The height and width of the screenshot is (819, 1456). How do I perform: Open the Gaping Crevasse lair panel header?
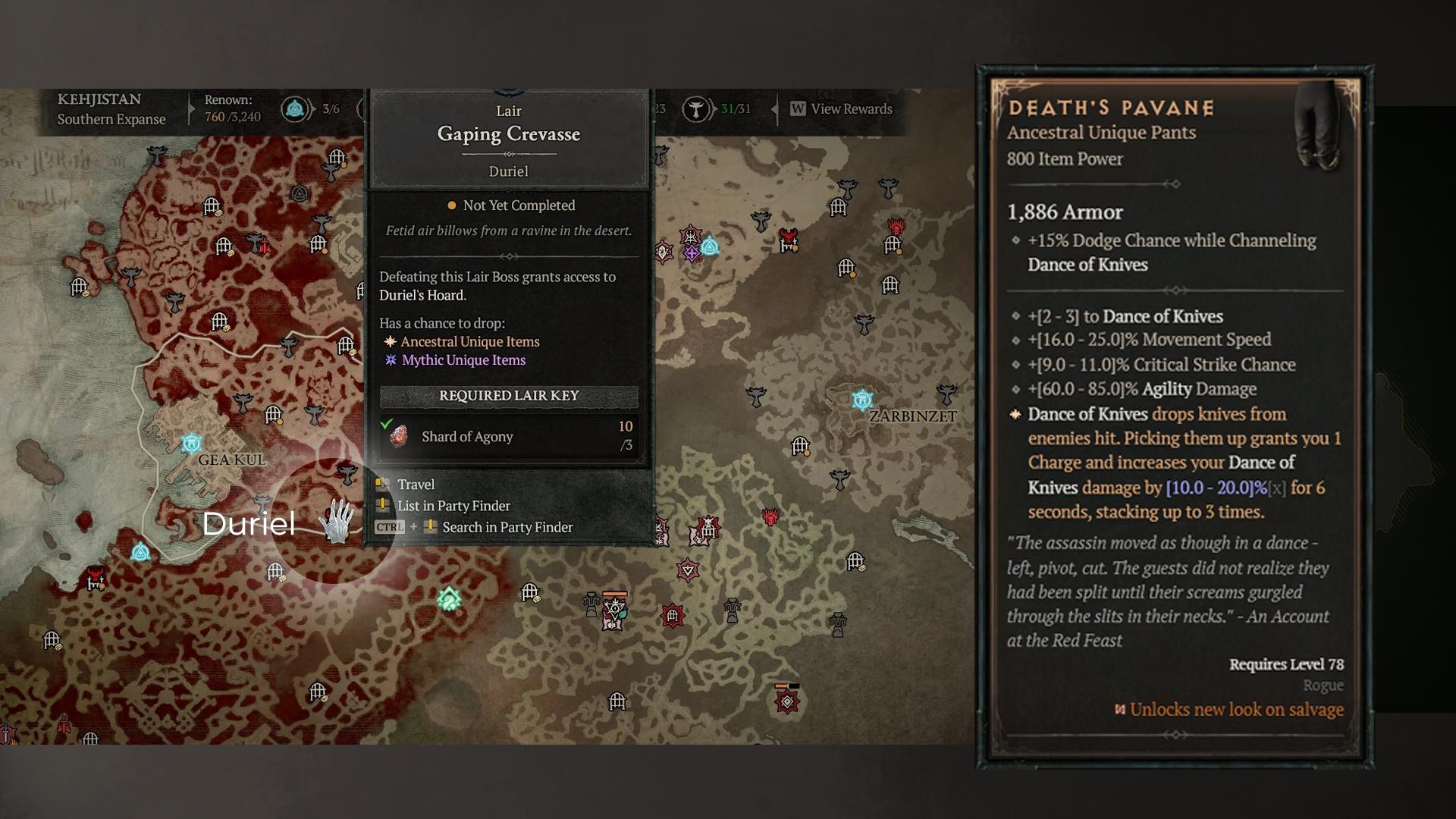(x=508, y=134)
